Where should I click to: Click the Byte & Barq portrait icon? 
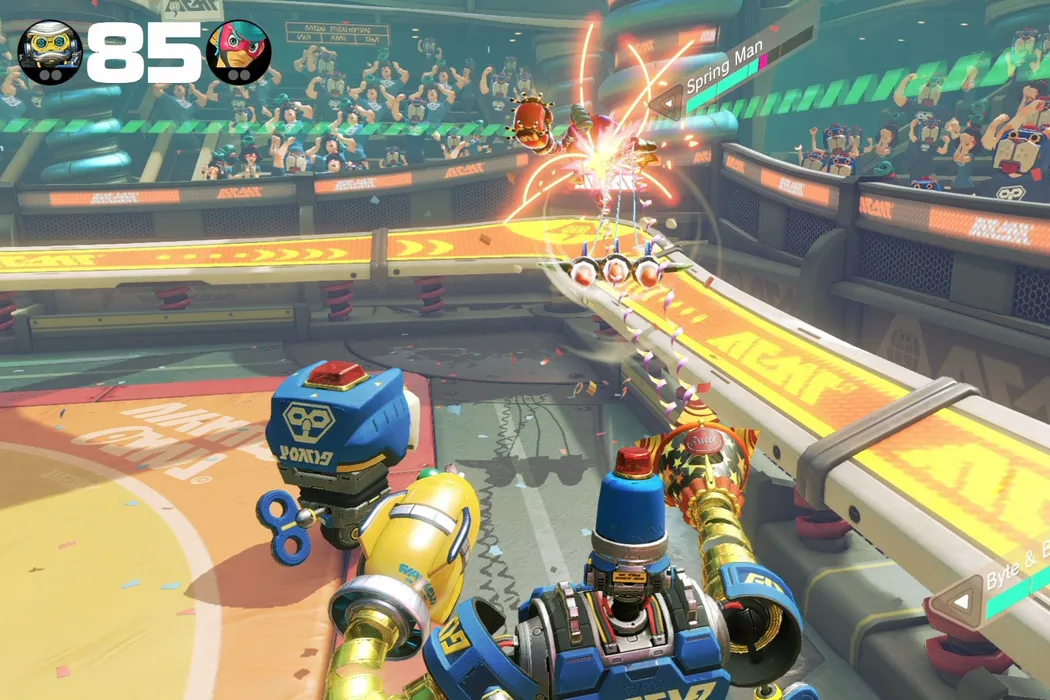50,53
